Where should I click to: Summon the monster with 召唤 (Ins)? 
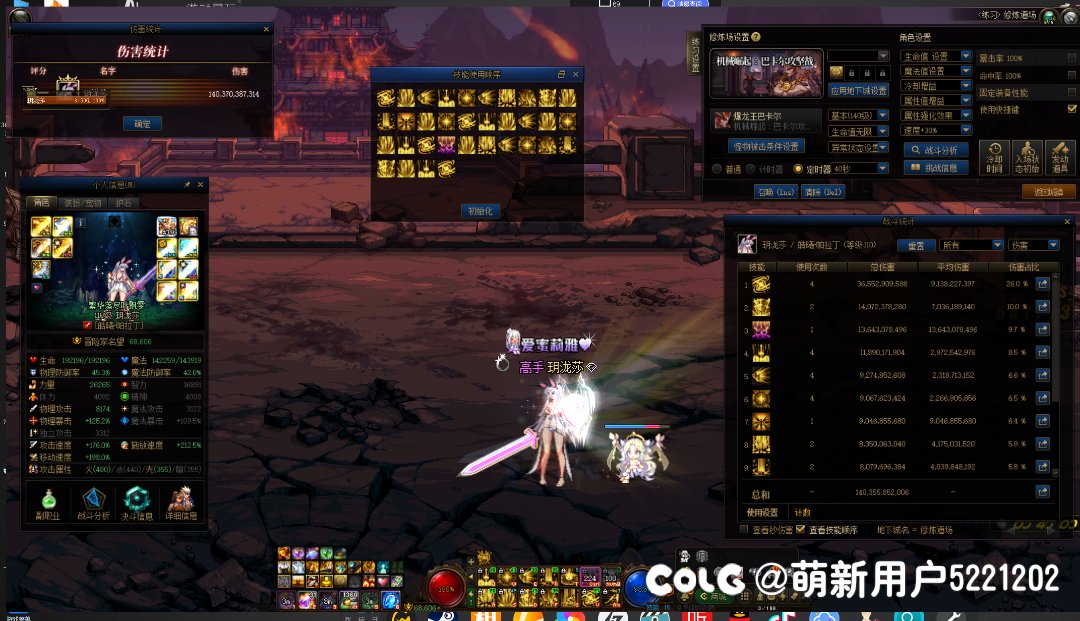pyautogui.click(x=775, y=191)
